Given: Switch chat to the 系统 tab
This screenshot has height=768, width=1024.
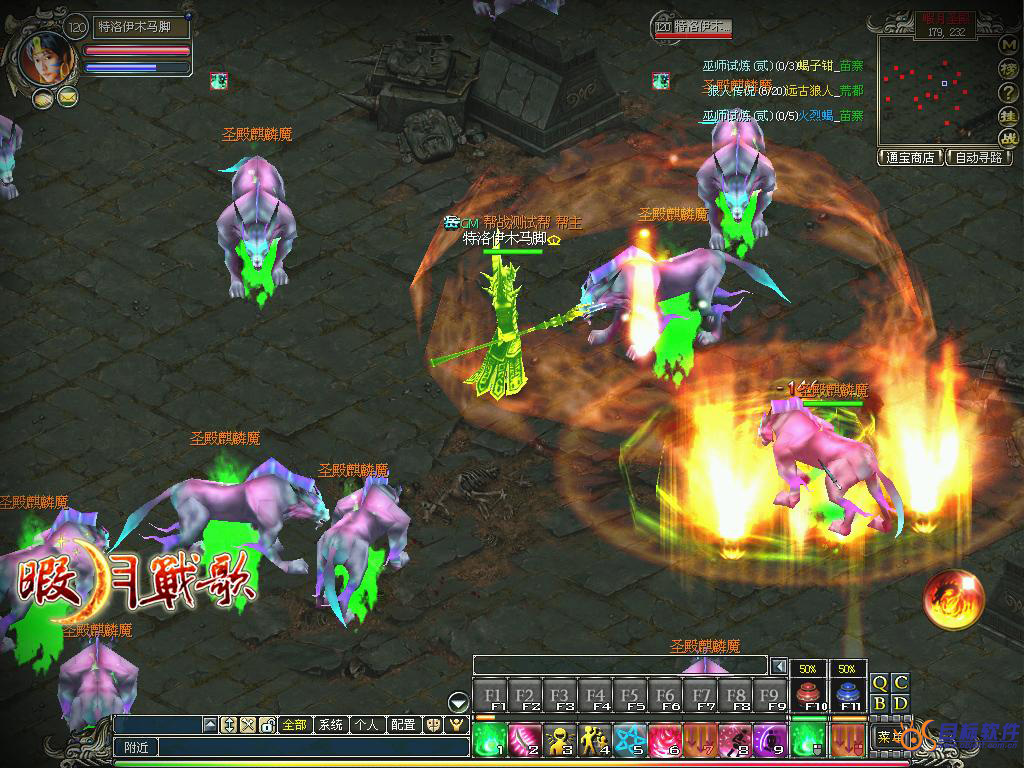Looking at the screenshot, I should (x=330, y=725).
